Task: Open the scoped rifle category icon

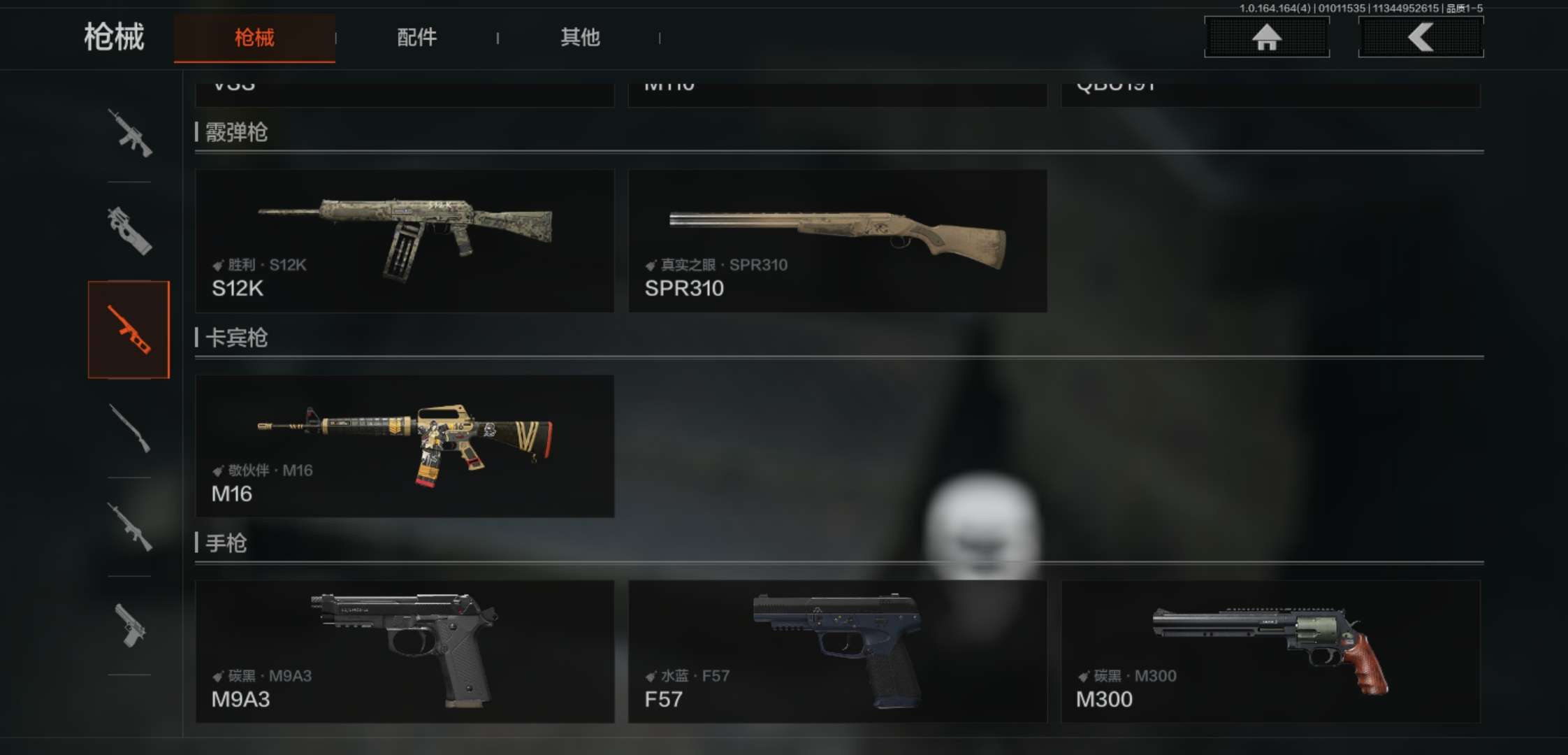Action: coord(129,527)
